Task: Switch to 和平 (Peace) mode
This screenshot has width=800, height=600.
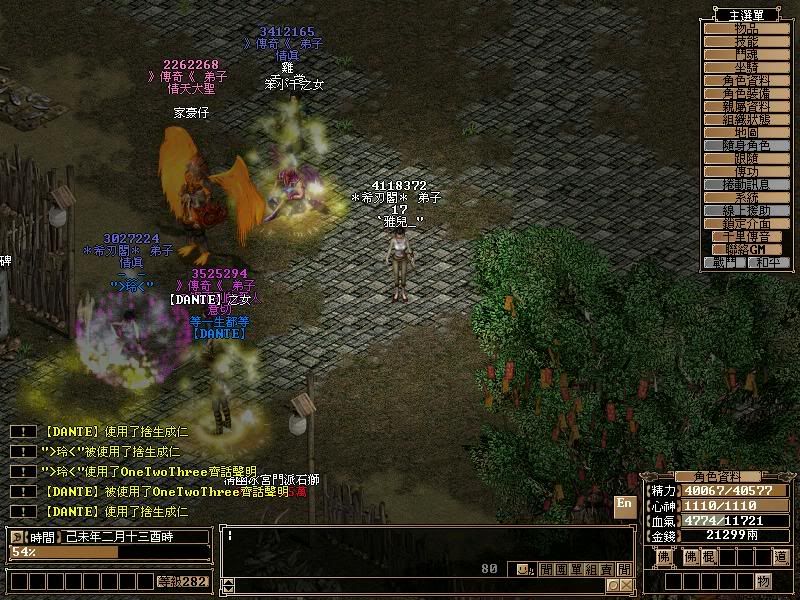Action: click(765, 262)
